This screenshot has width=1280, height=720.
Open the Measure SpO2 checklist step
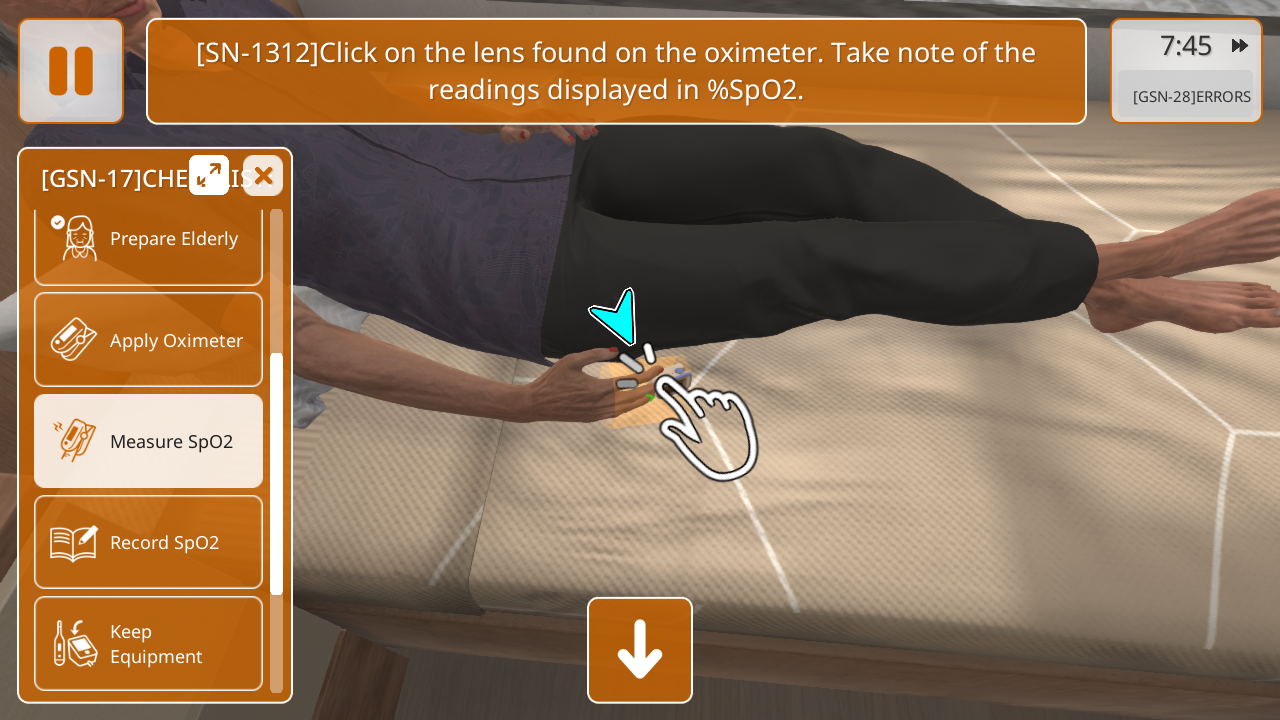click(149, 441)
